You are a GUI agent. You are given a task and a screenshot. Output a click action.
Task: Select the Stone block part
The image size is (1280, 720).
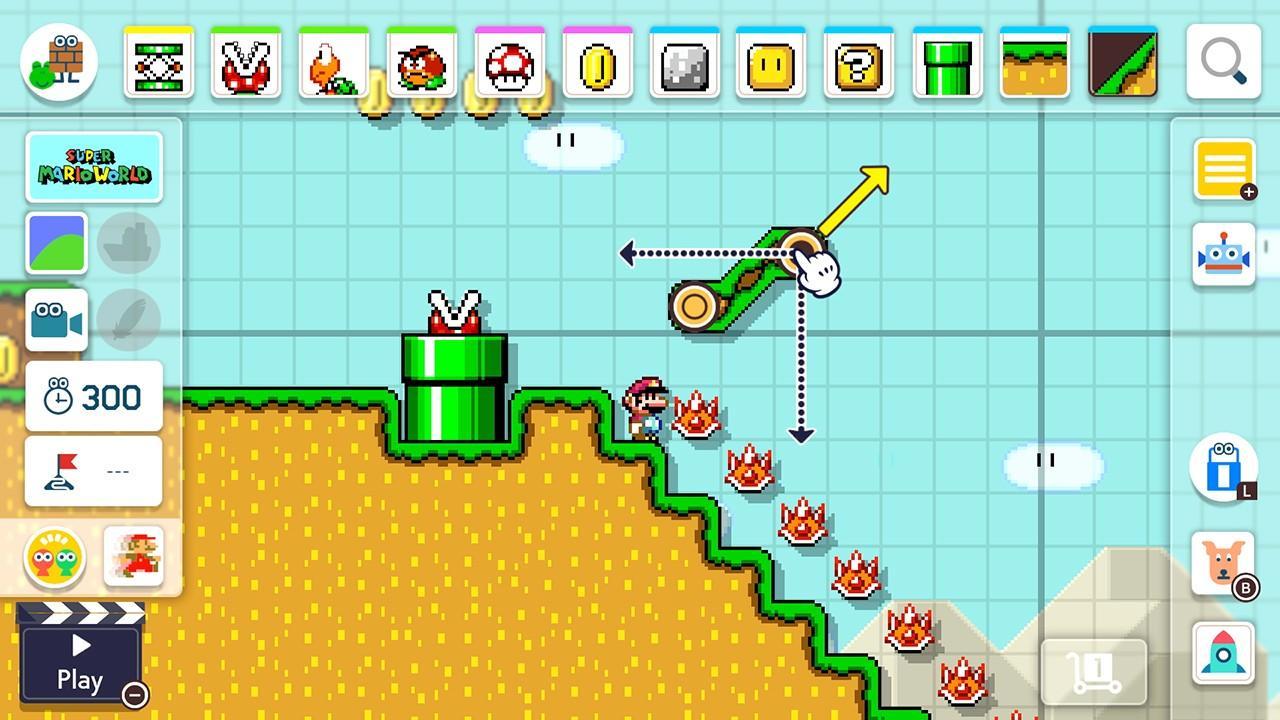pyautogui.click(x=684, y=62)
